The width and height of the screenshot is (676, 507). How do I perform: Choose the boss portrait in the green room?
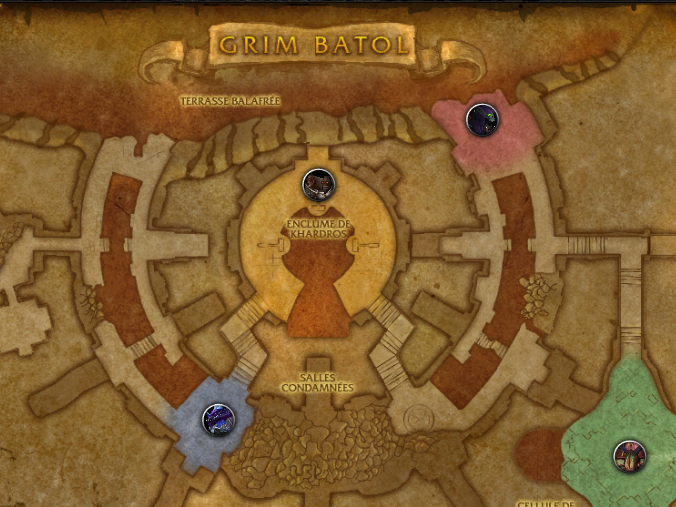click(629, 455)
